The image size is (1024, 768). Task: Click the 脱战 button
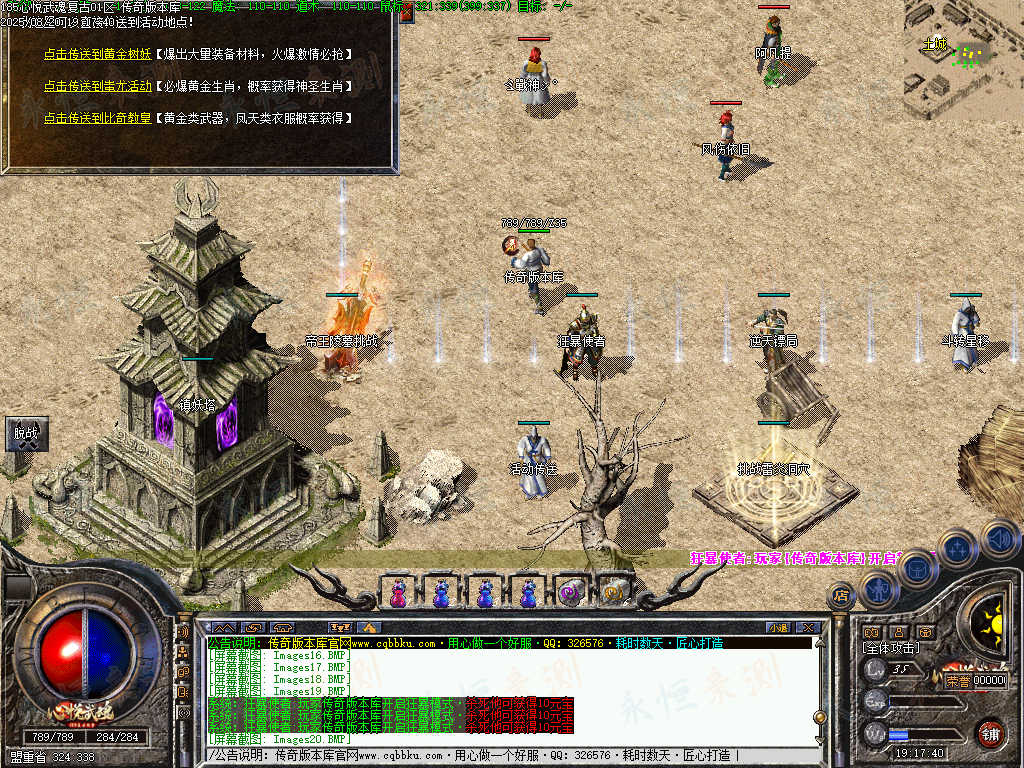point(25,434)
